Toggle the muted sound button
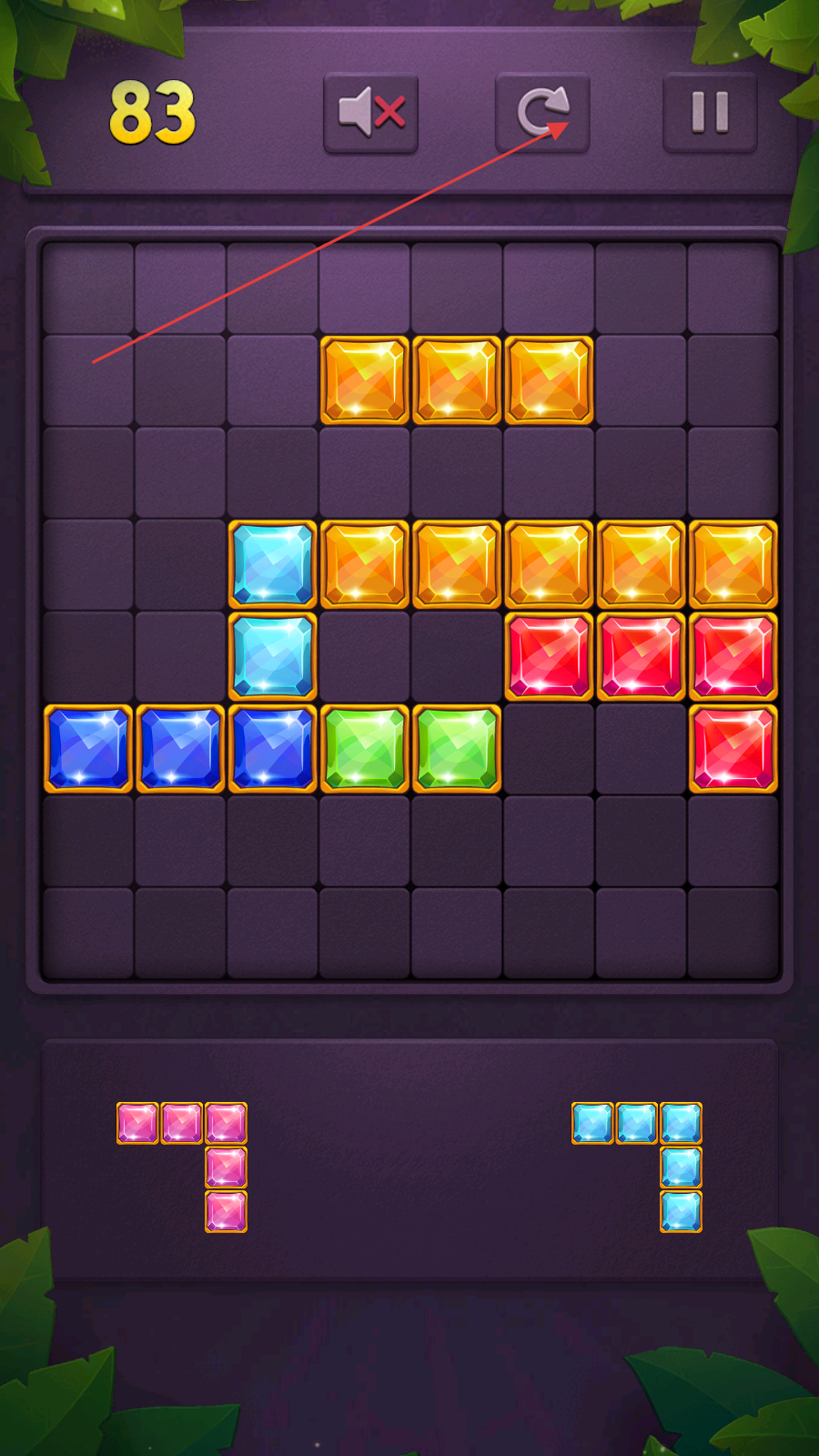The height and width of the screenshot is (1456, 819). coord(370,113)
